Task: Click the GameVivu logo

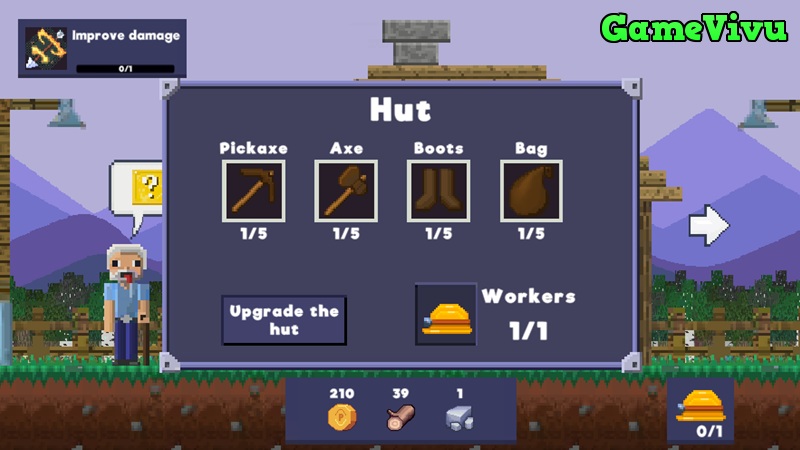Action: 691,28
